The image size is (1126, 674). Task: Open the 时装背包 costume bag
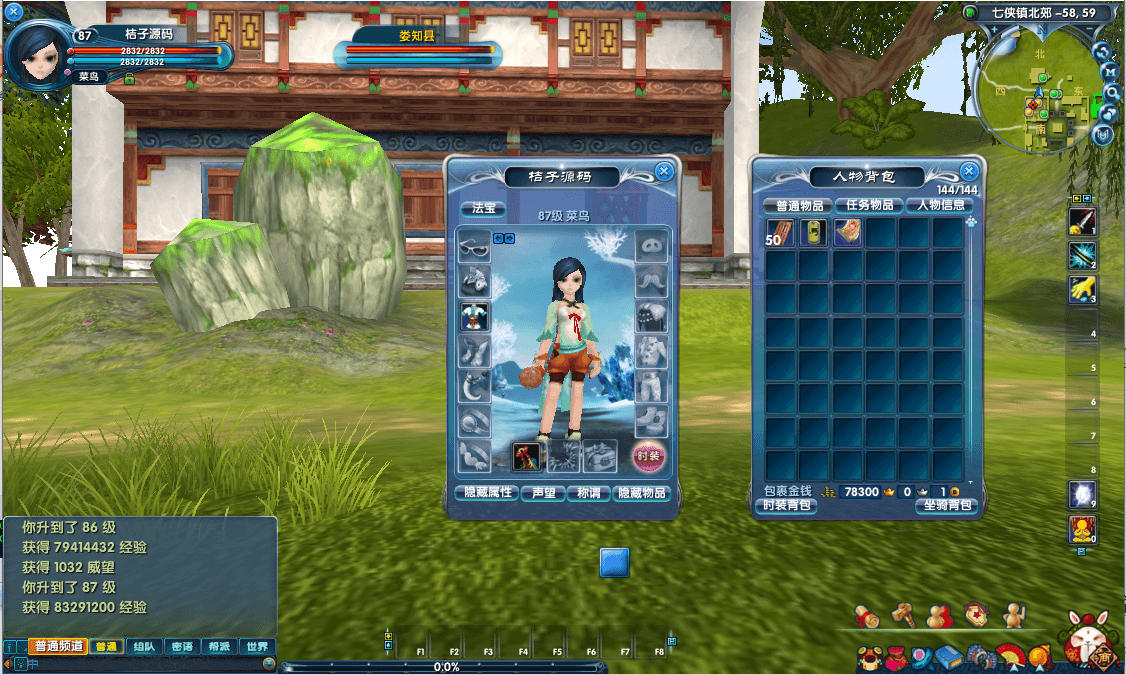pos(788,506)
